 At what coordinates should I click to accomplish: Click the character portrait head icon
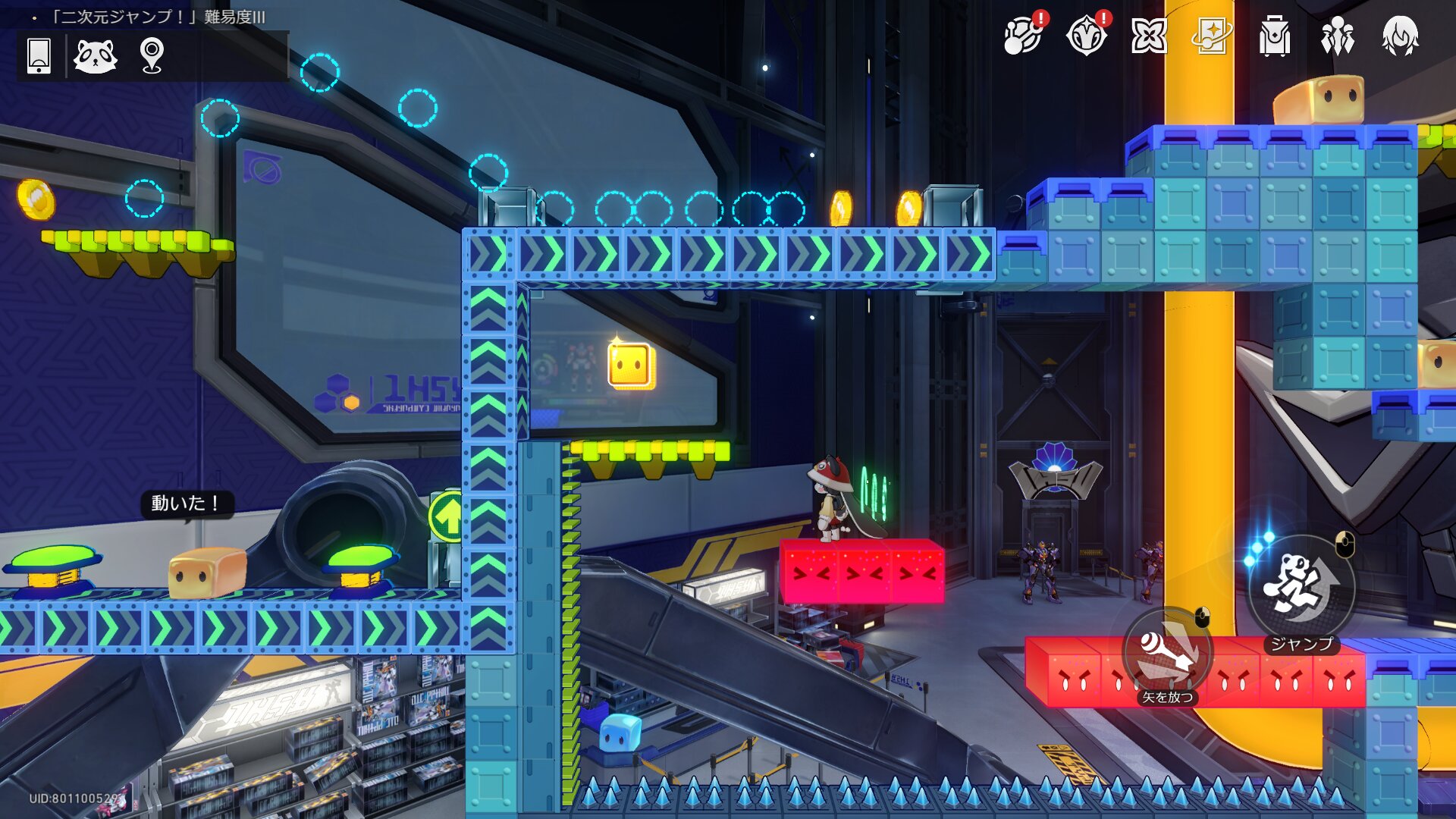1400,36
